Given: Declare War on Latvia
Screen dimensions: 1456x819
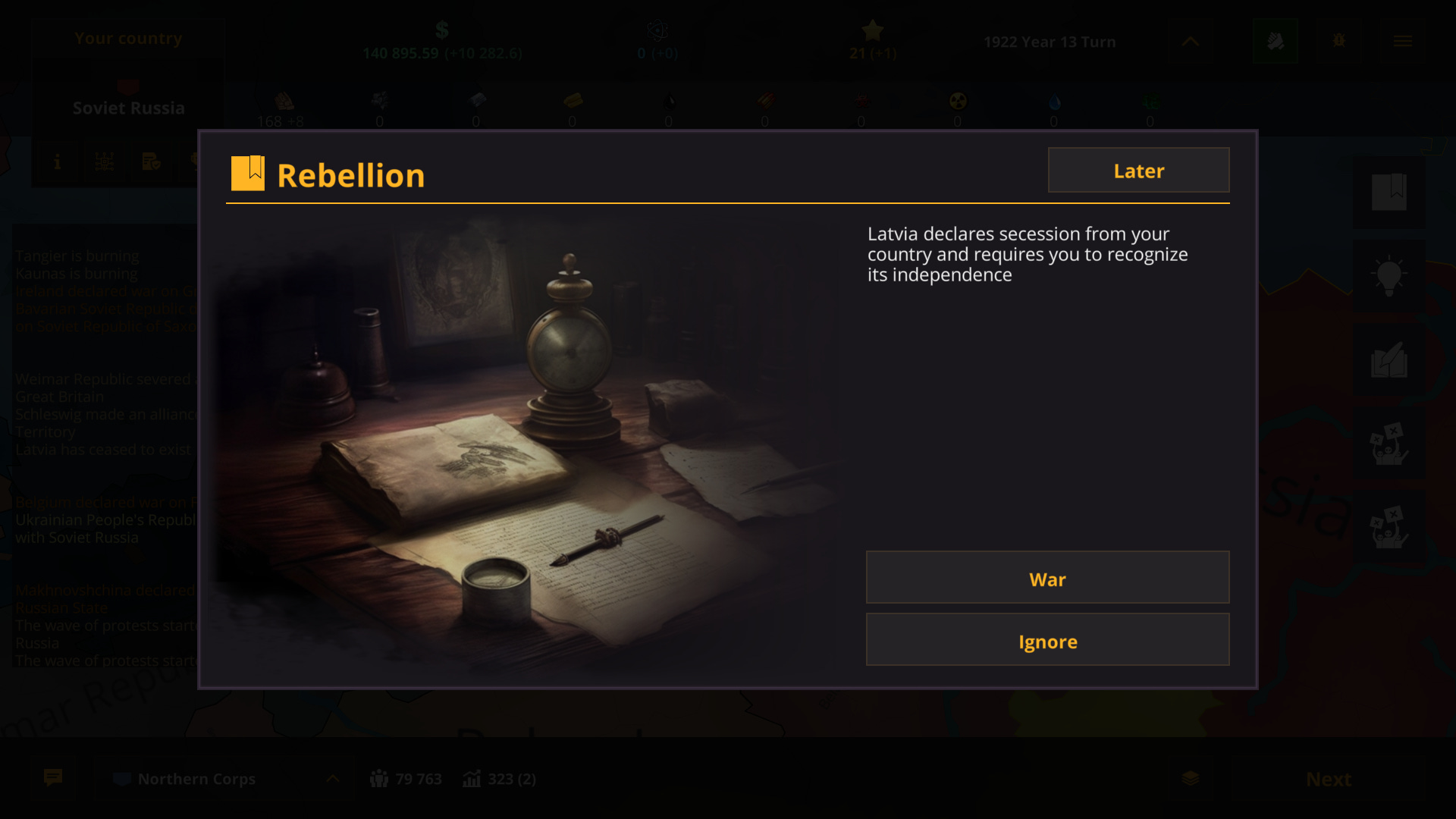Looking at the screenshot, I should (1047, 578).
